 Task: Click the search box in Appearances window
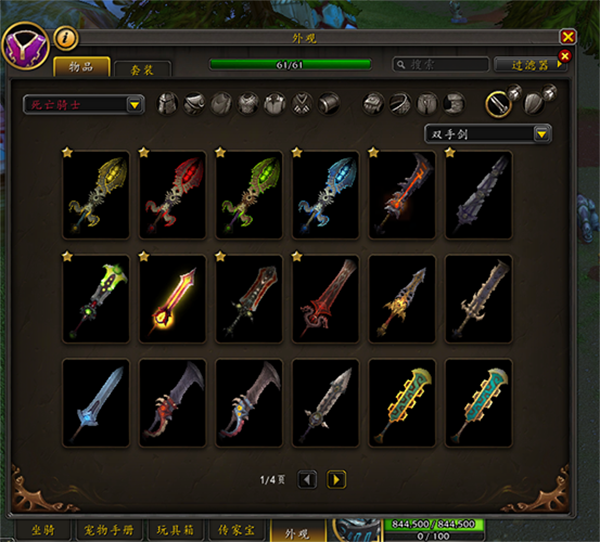(x=440, y=65)
